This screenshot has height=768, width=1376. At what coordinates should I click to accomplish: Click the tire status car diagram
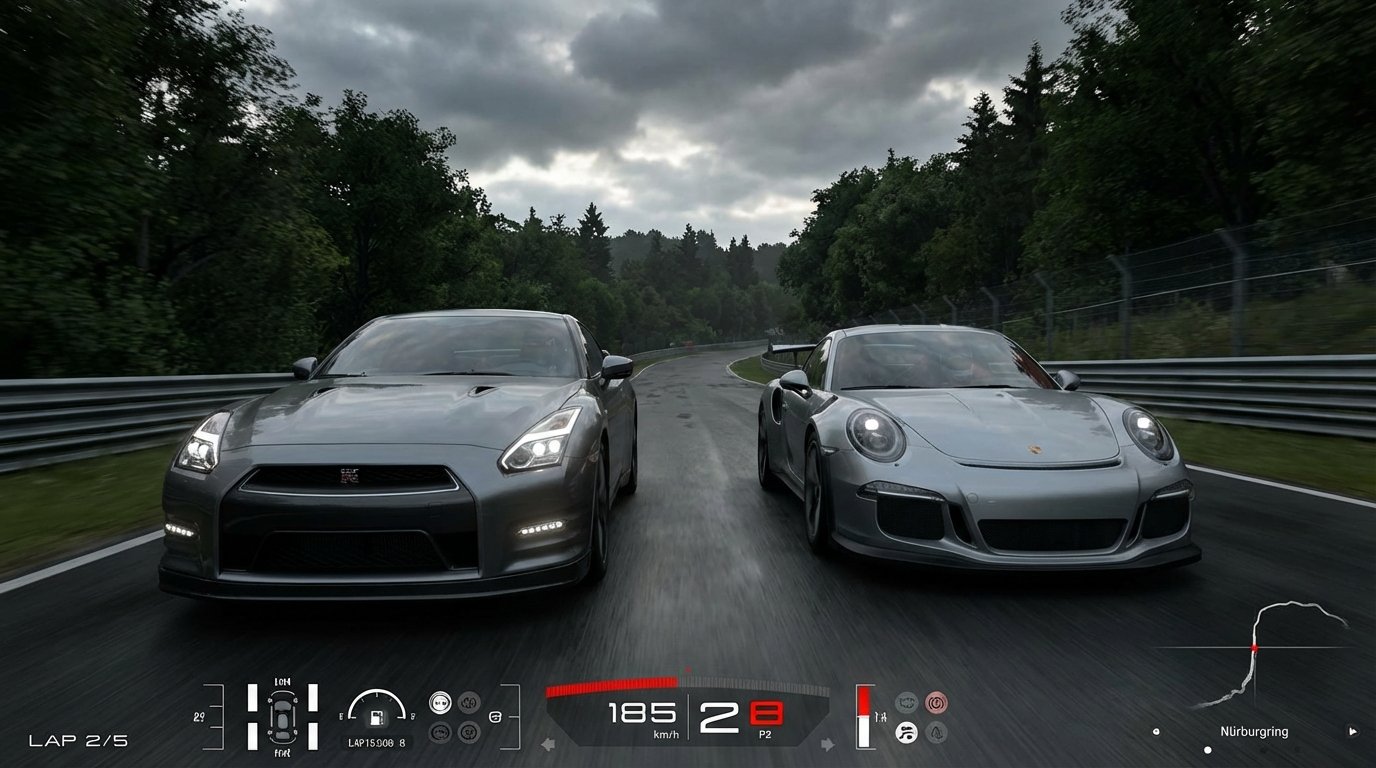[282, 715]
